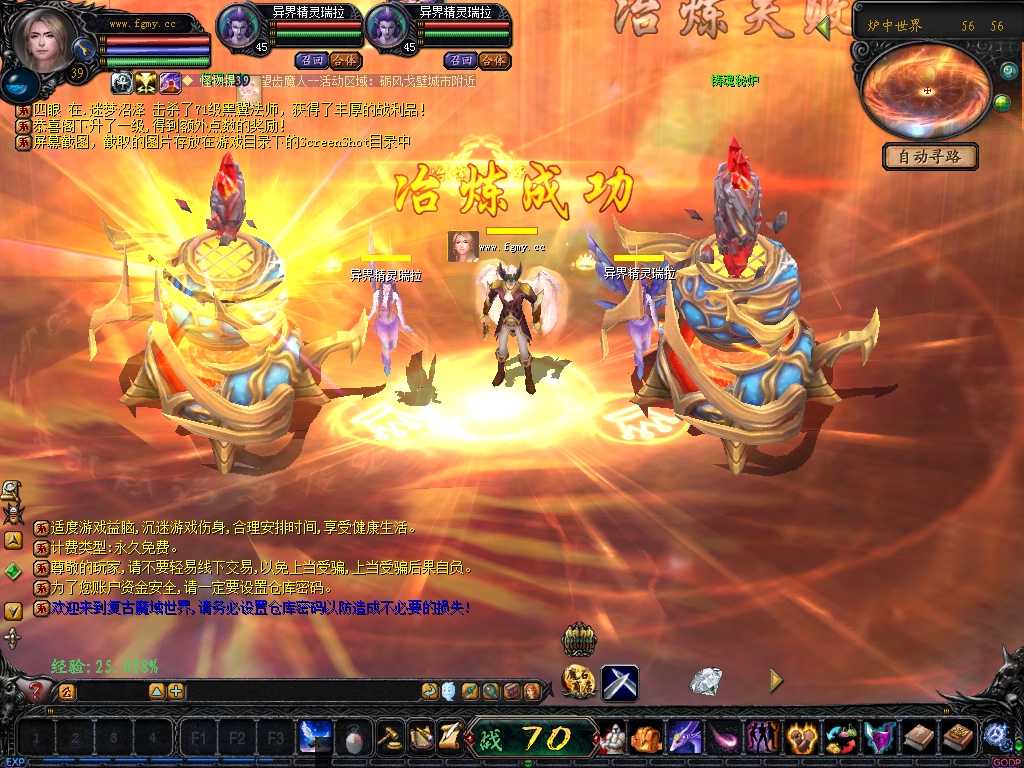
Task: Open the red question mark help button
Action: coord(36,690)
